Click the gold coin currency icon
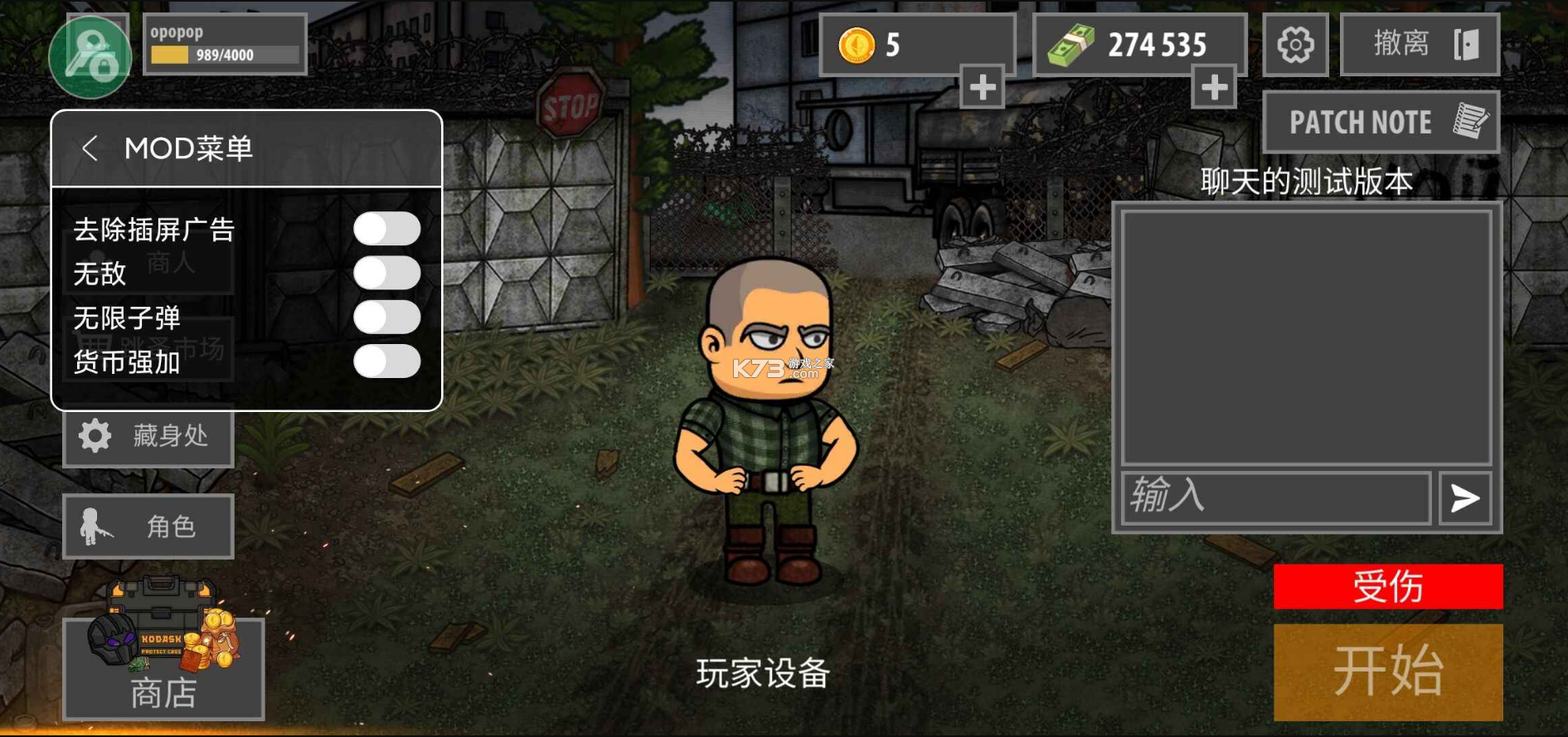This screenshot has width=1568, height=737. pyautogui.click(x=856, y=45)
